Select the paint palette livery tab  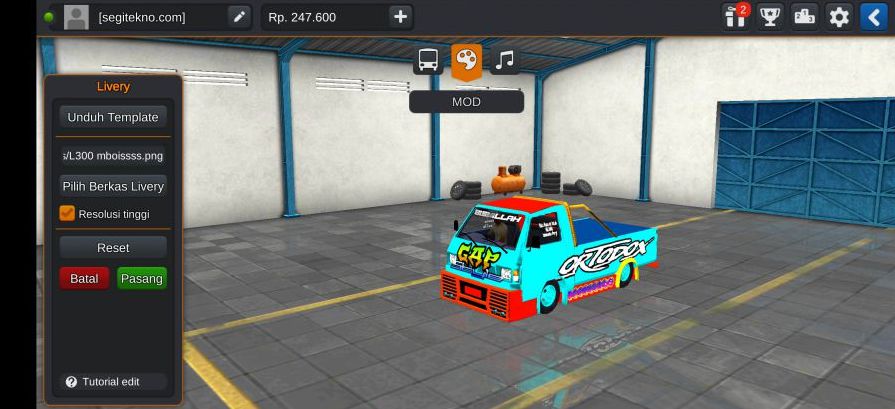pos(466,60)
